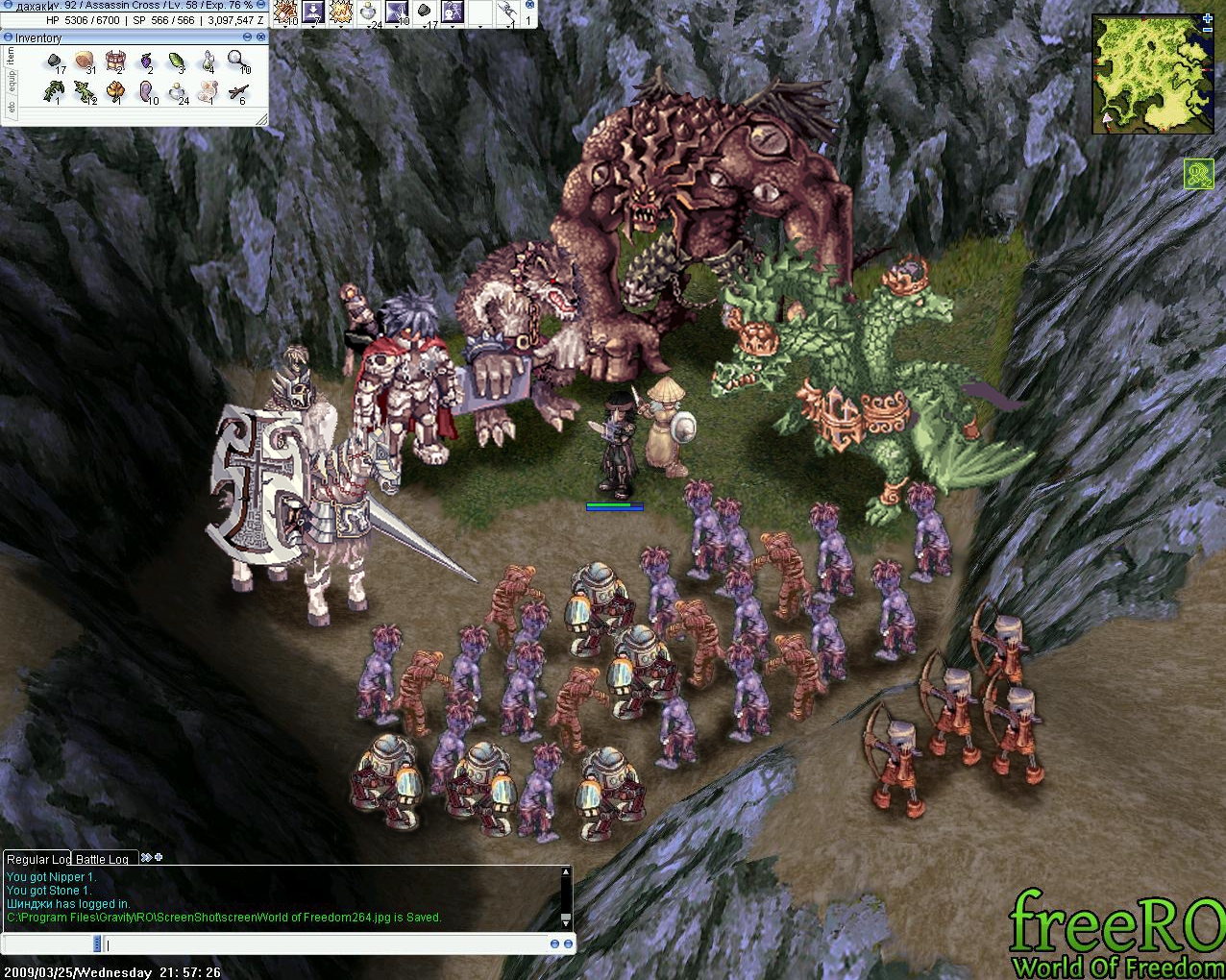Zoom out the minimap

[x=1208, y=31]
